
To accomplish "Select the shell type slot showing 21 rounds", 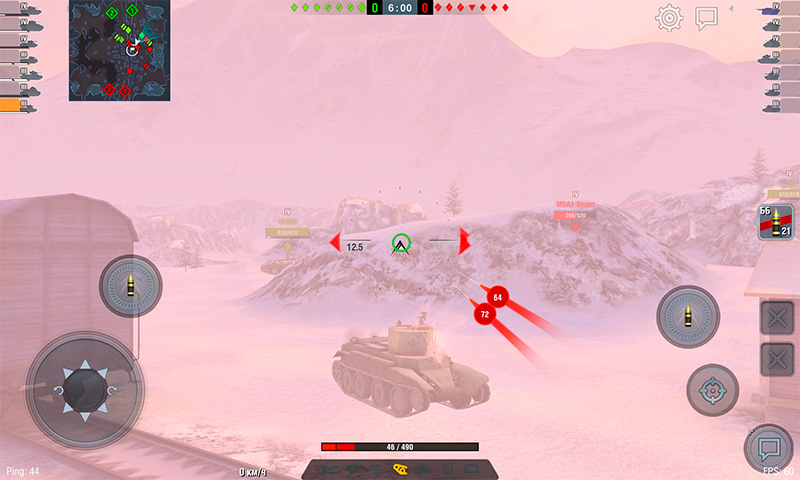I will pyautogui.click(x=775, y=222).
